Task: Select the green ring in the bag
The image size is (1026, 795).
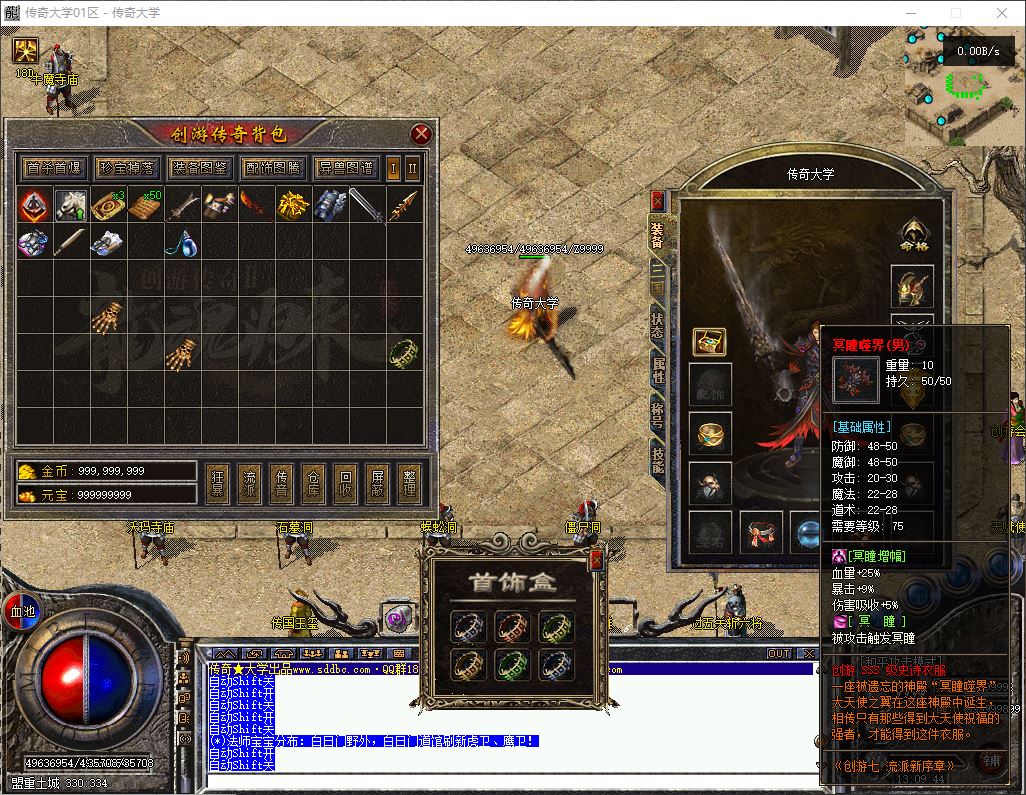Action: point(403,351)
